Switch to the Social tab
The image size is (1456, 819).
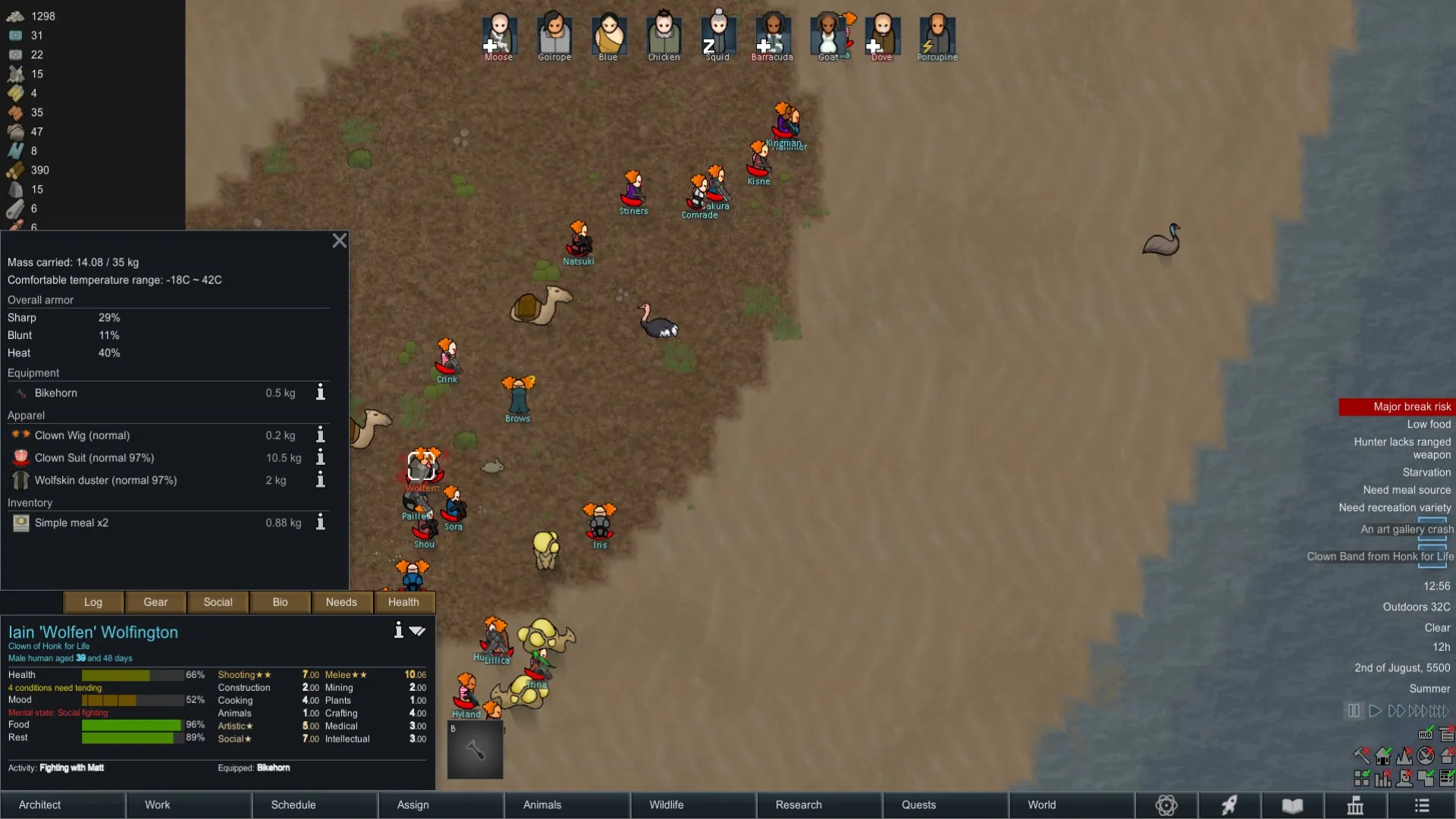tap(218, 602)
